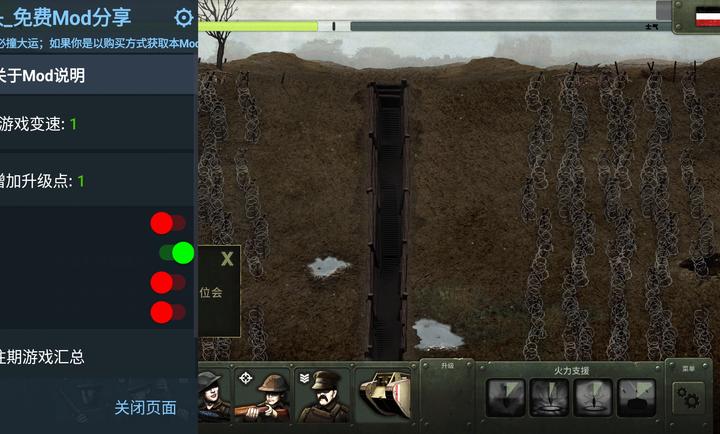Open the 菜单 gear settings button

point(688,396)
